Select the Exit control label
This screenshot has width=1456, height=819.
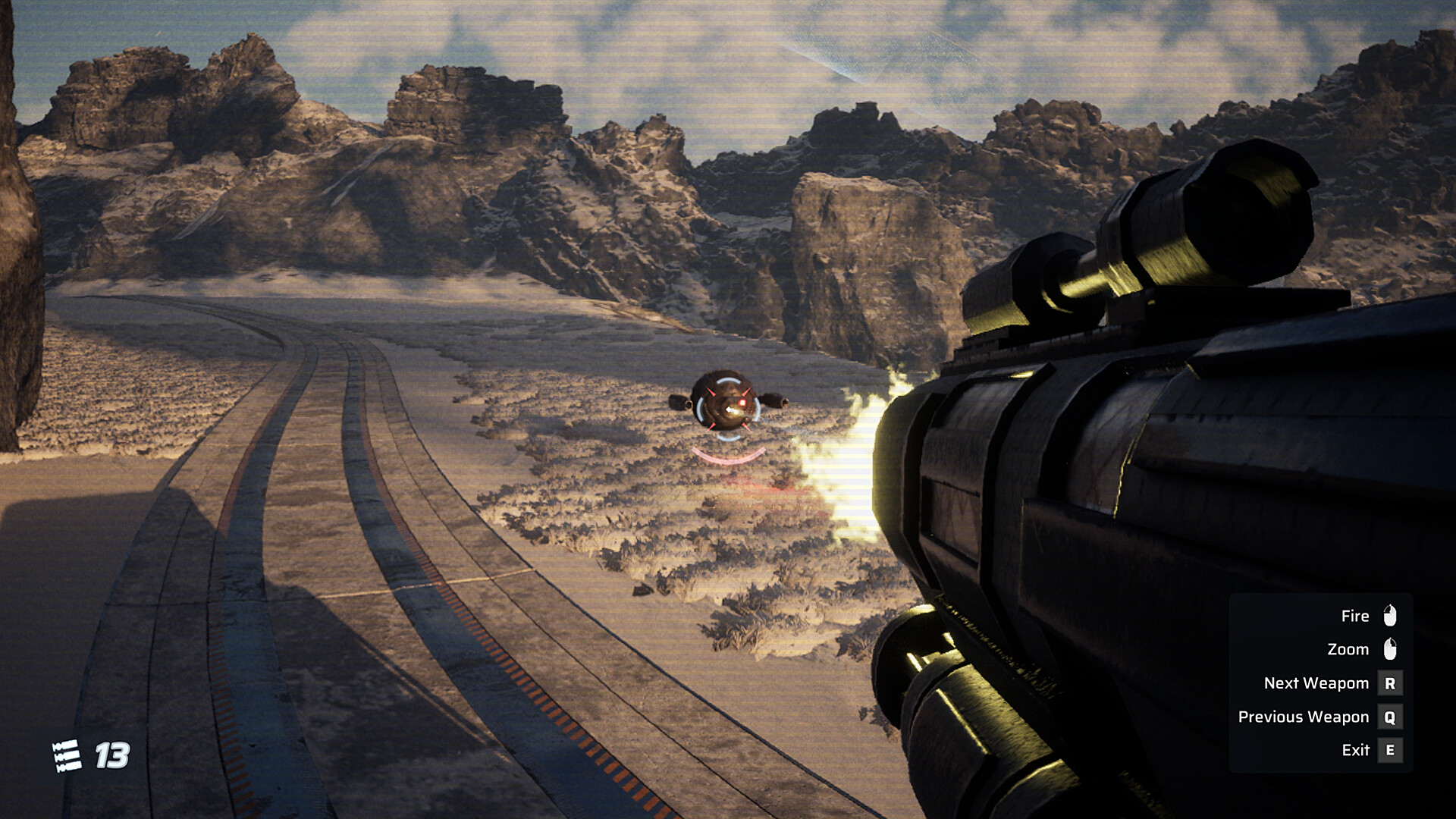pyautogui.click(x=1356, y=749)
